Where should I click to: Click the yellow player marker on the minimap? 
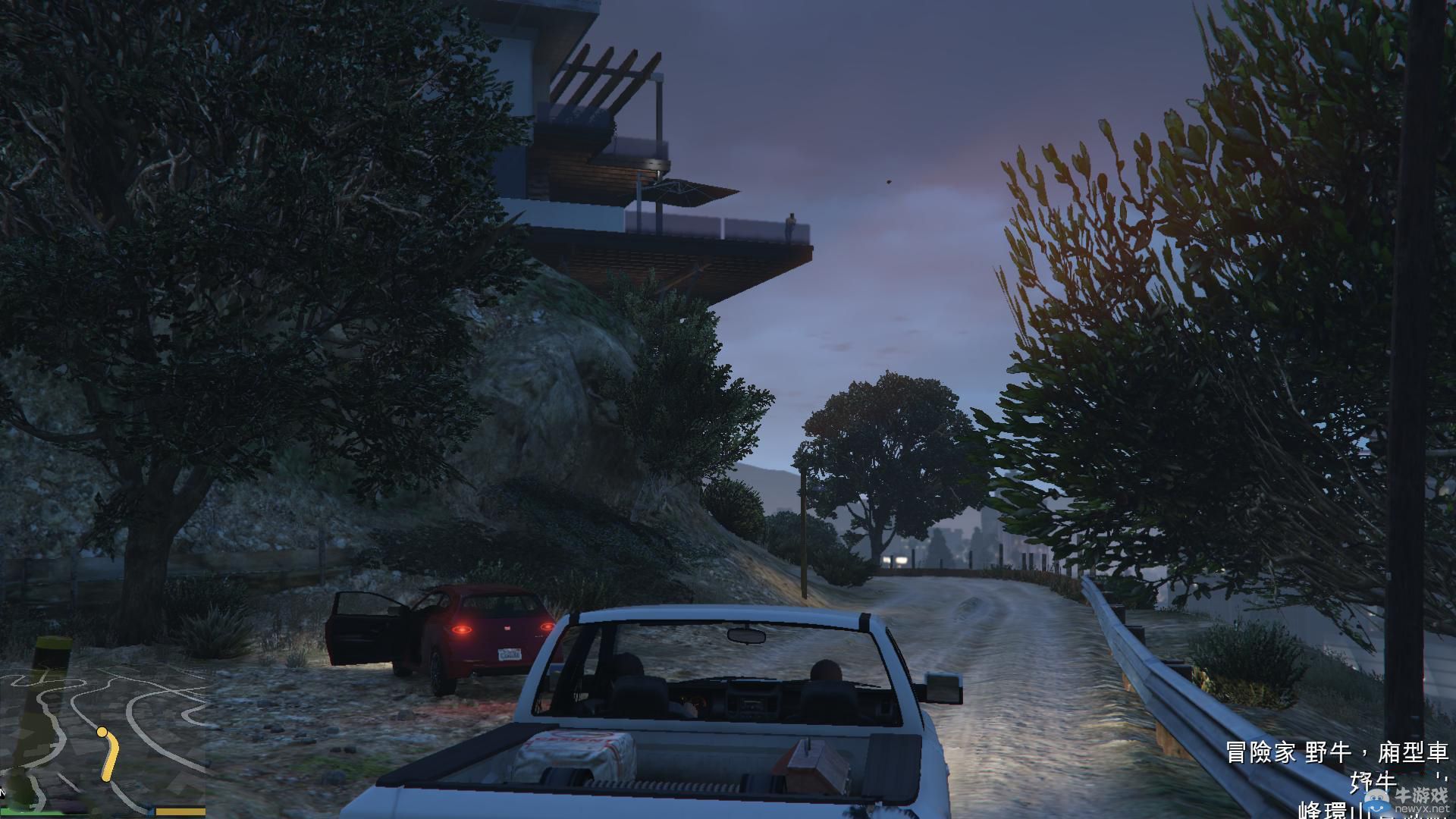click(102, 732)
